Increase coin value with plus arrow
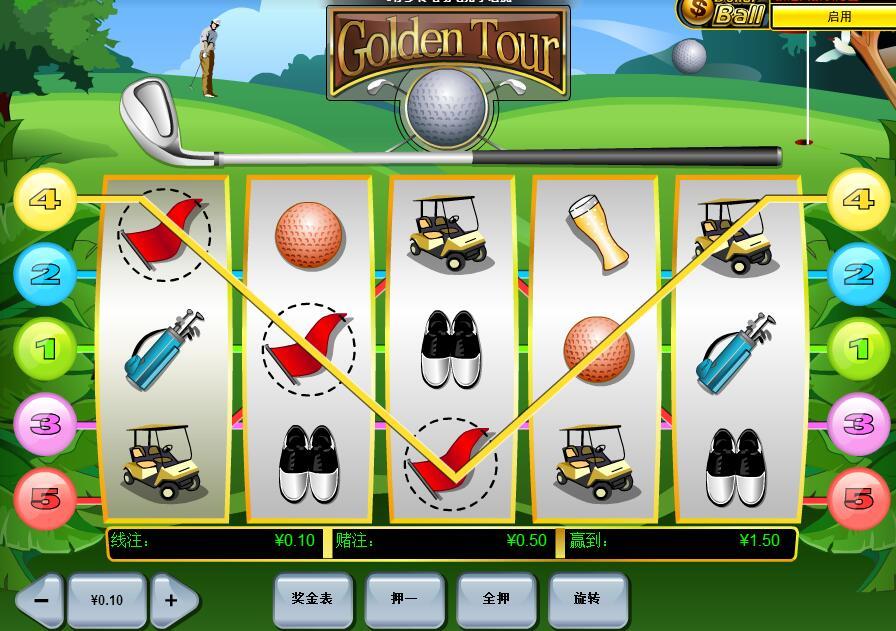 point(172,601)
